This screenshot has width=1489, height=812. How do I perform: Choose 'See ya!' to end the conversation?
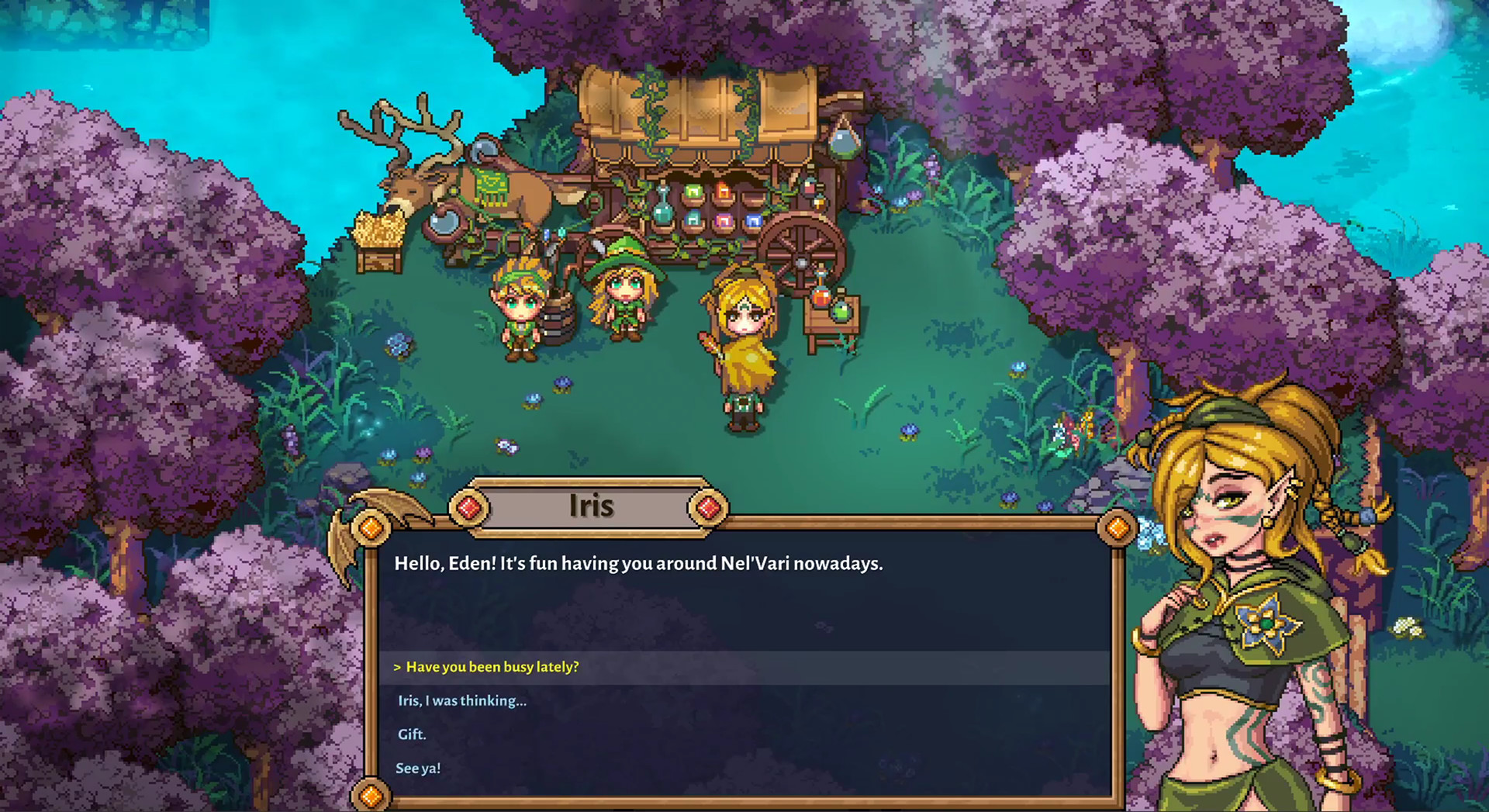tap(418, 768)
